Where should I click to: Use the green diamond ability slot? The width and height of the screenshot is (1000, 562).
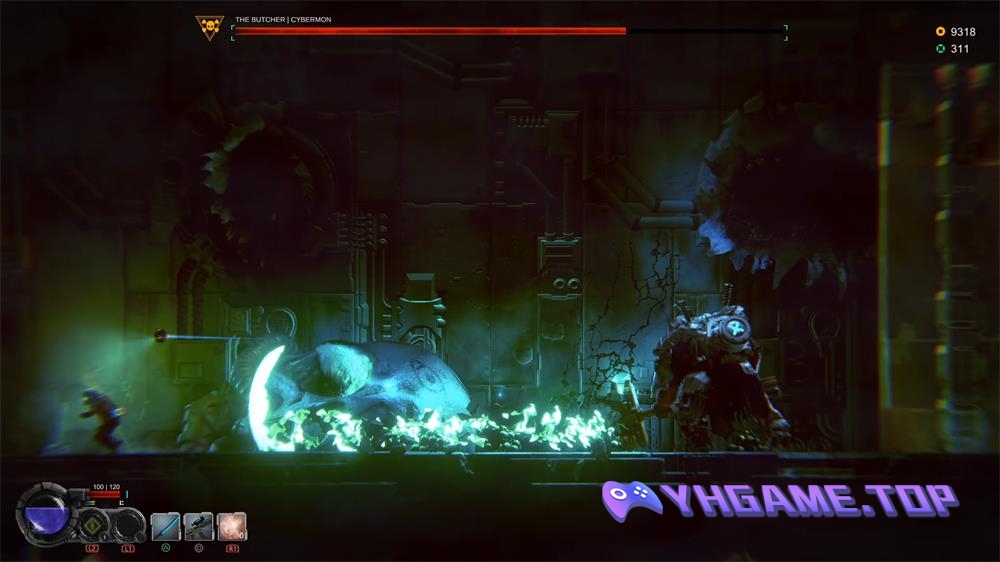[x=93, y=524]
